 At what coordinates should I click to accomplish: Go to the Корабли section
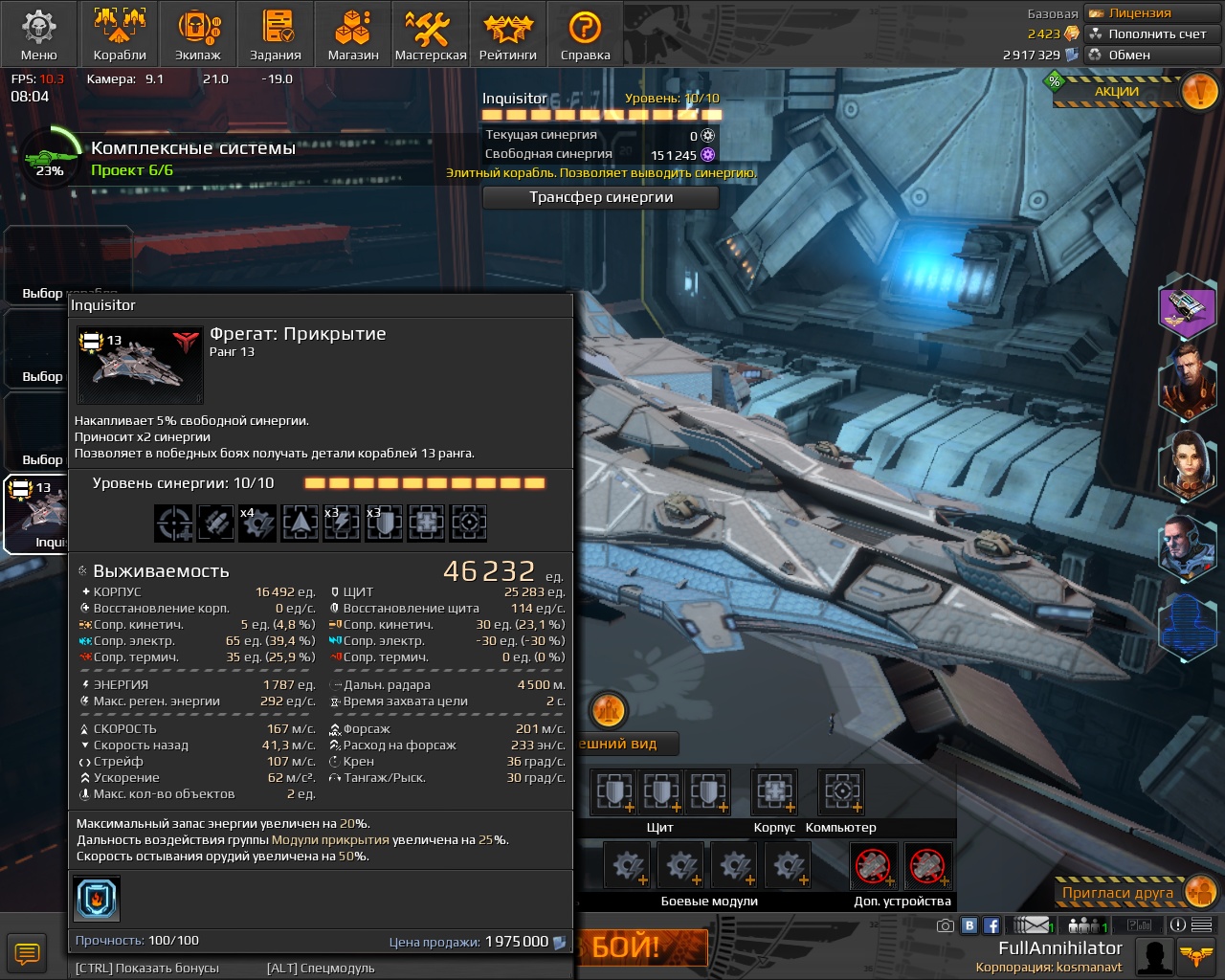point(120,33)
